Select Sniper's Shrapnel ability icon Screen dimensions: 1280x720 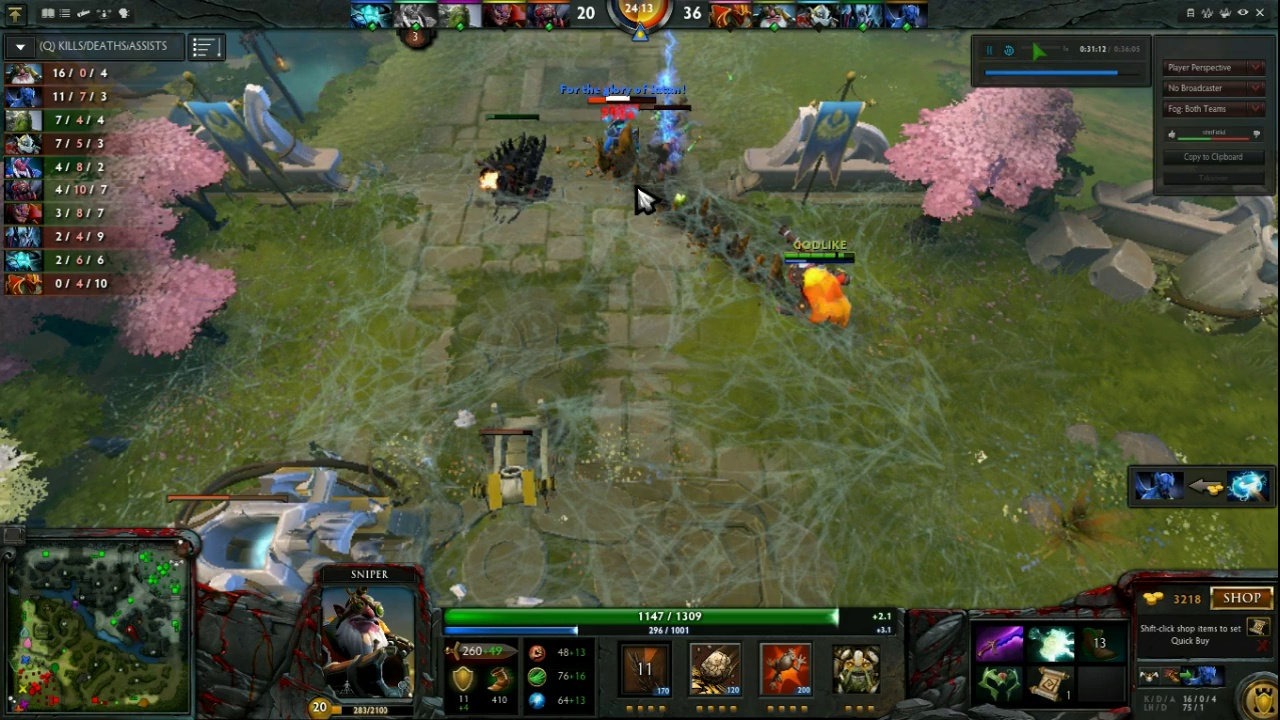pos(645,670)
